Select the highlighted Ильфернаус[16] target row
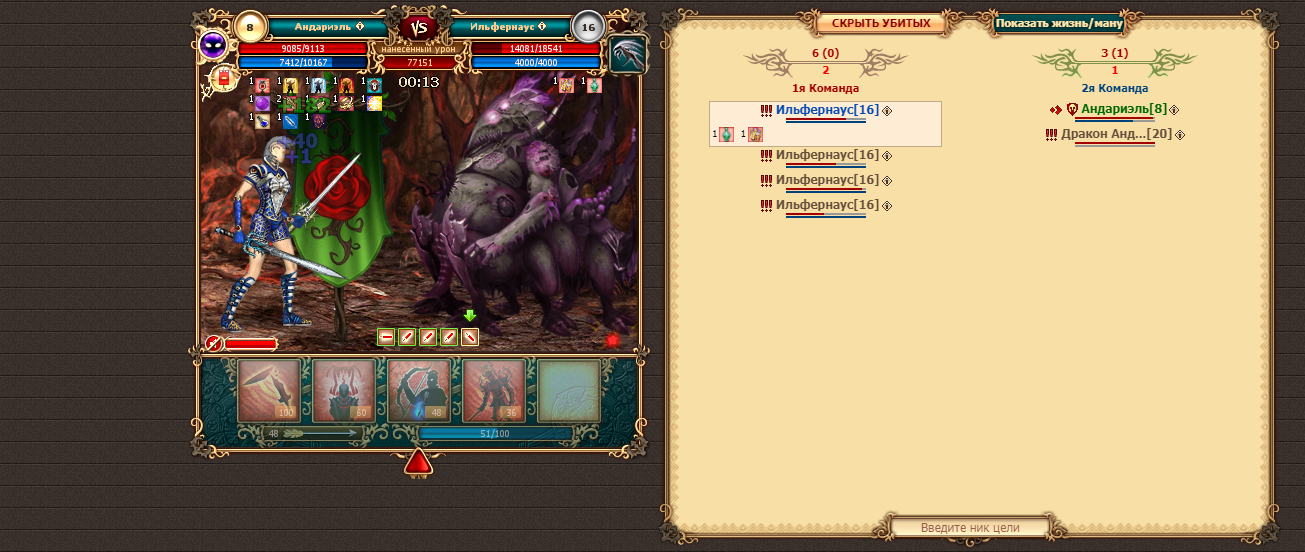 click(x=827, y=110)
